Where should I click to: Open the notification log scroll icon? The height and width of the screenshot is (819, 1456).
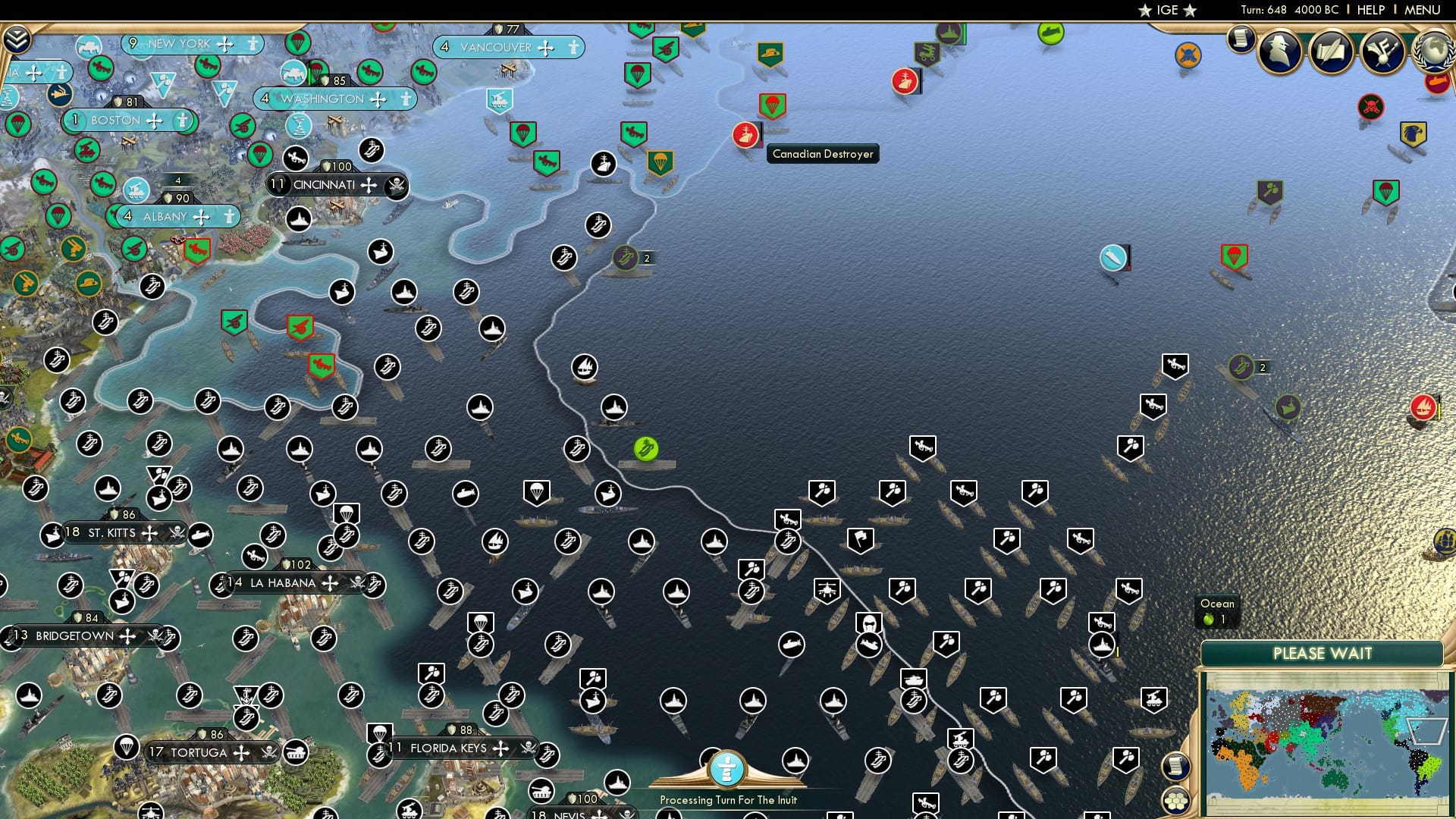(1241, 39)
